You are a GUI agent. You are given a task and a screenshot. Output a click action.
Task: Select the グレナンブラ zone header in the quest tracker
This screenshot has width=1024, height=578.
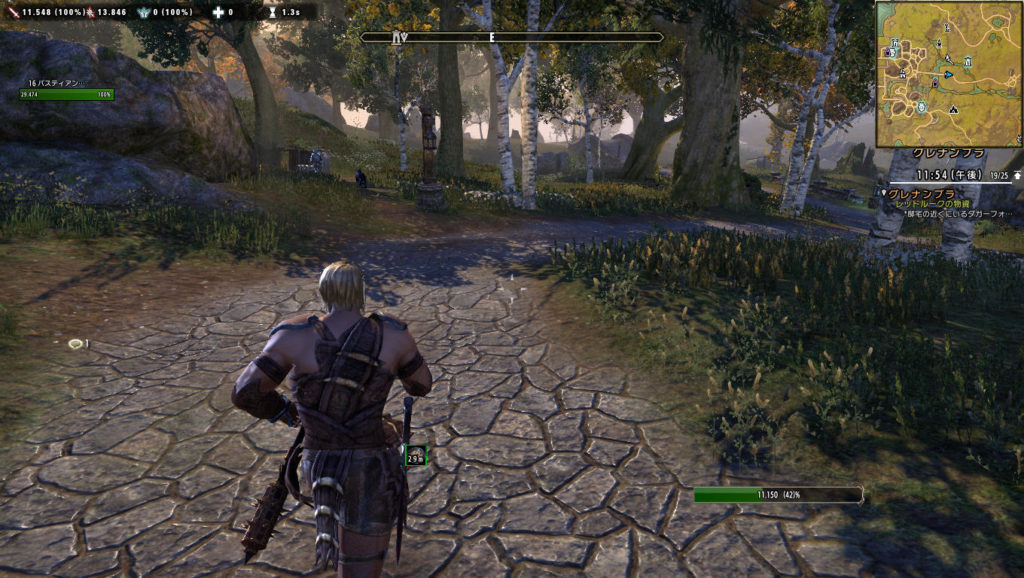pyautogui.click(x=947, y=155)
